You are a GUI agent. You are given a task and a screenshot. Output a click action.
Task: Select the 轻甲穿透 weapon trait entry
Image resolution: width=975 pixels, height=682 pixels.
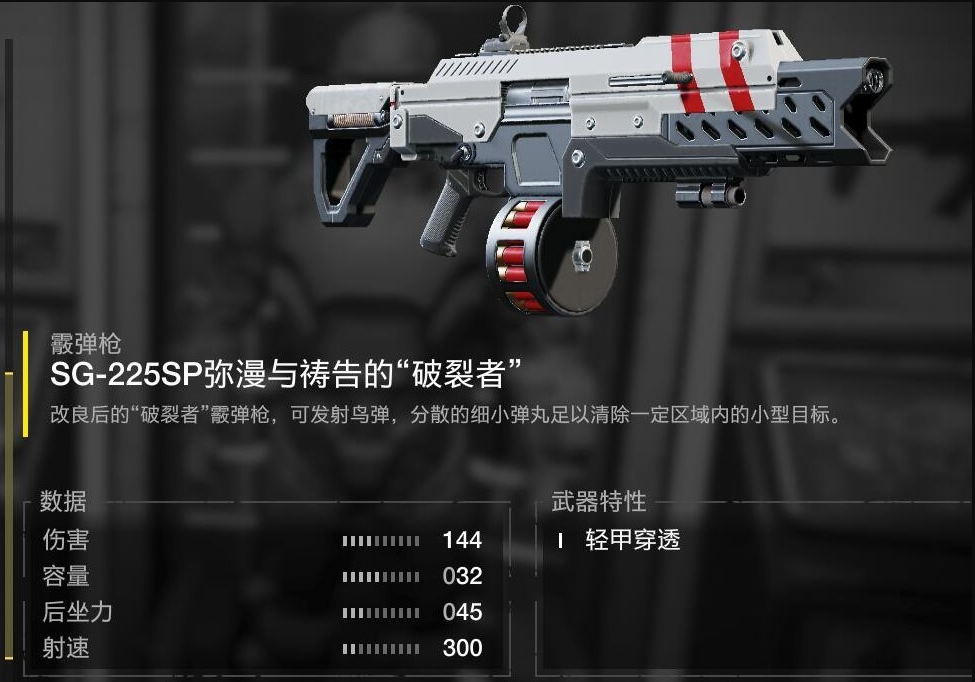(x=632, y=541)
